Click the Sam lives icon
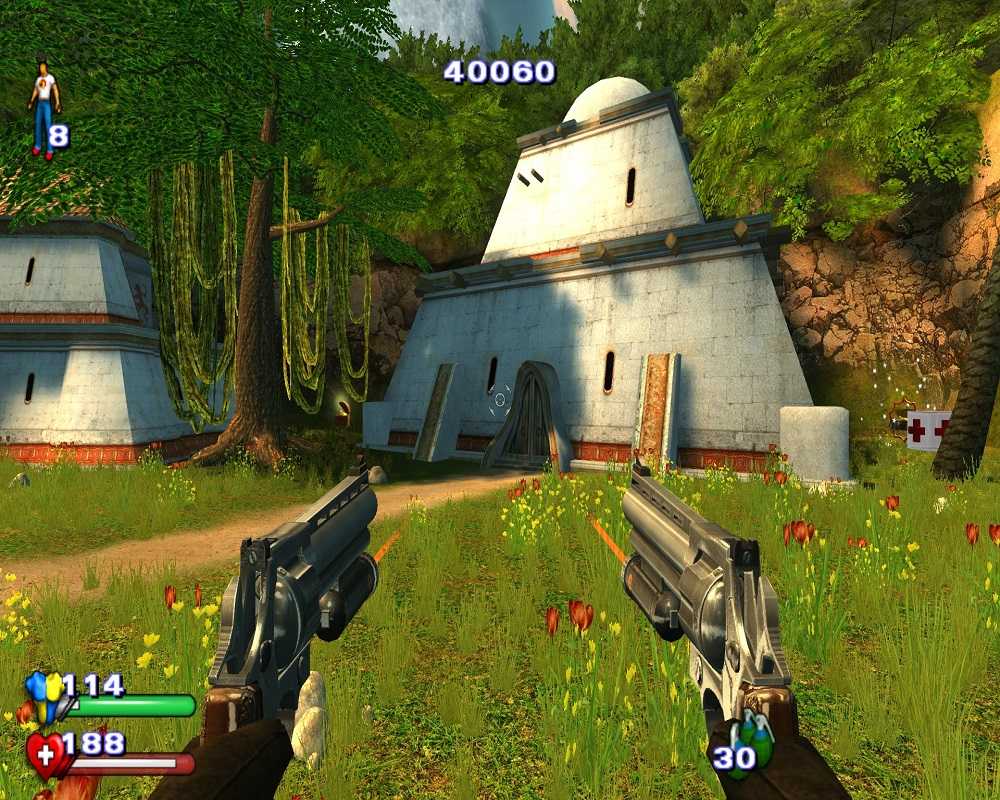 (43, 109)
